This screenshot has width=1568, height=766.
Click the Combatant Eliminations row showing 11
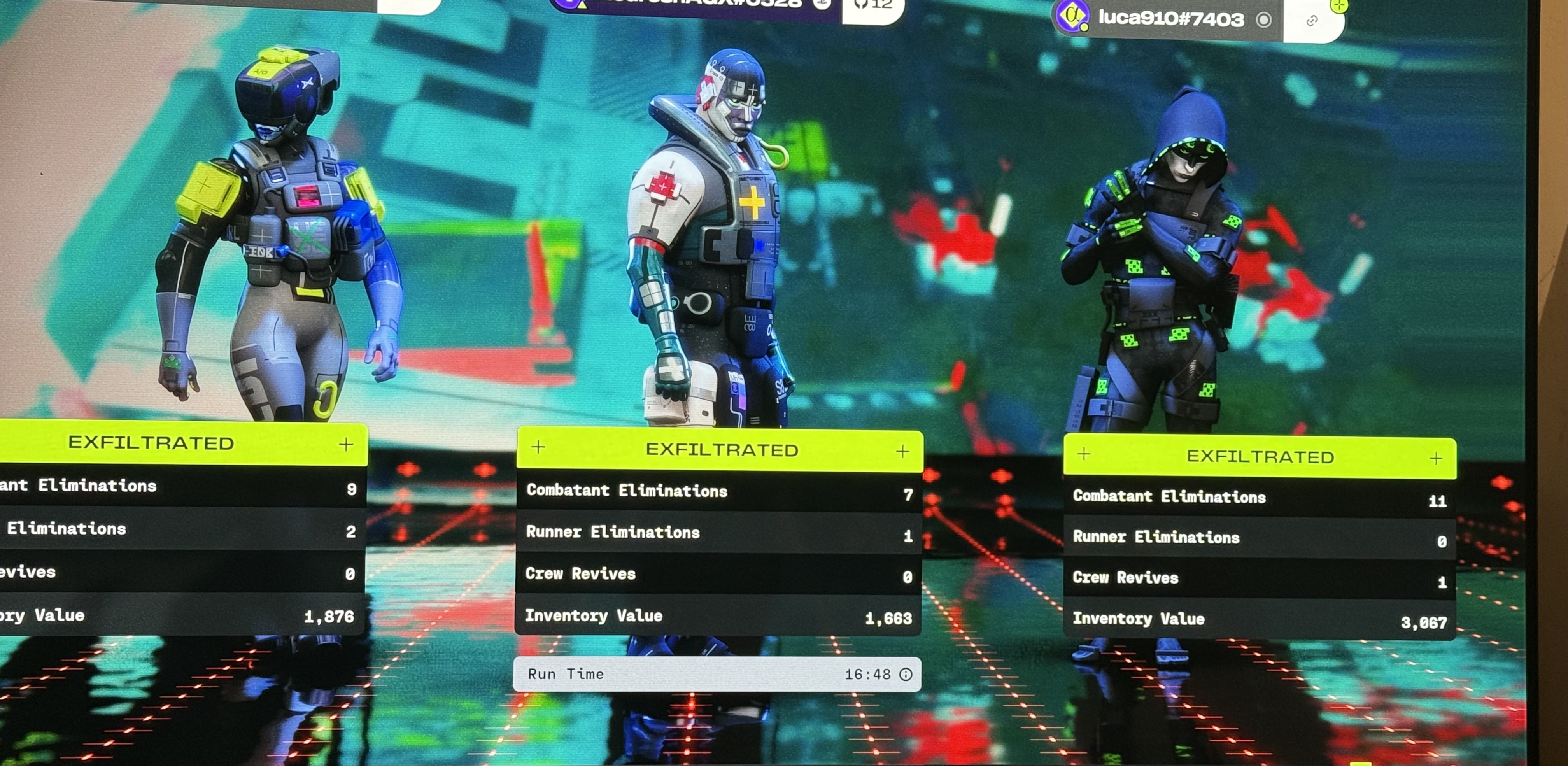(x=1259, y=498)
